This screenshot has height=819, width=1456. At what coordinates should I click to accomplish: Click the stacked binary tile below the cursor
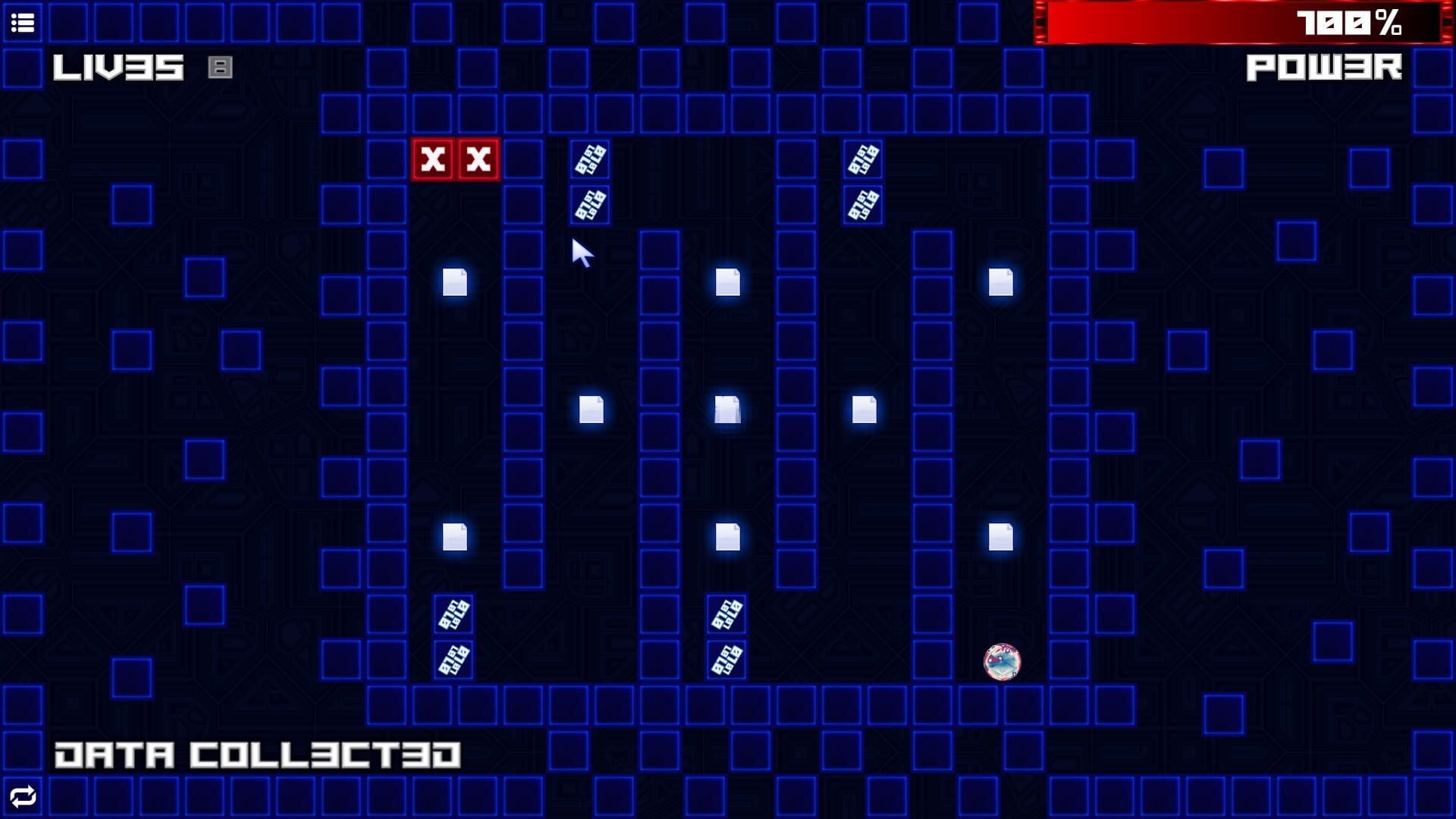(589, 203)
